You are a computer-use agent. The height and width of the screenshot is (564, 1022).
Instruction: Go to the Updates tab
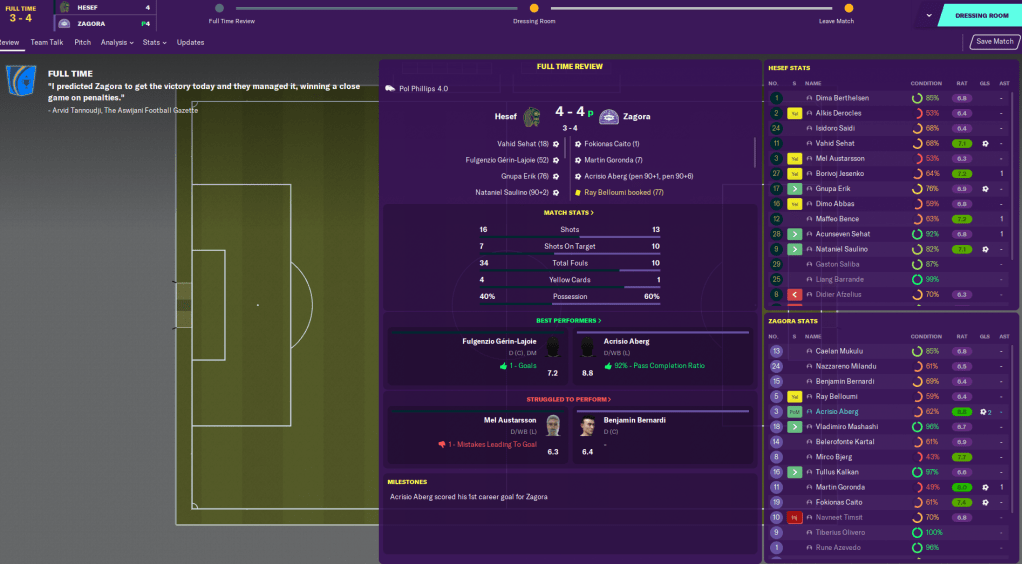pos(190,42)
